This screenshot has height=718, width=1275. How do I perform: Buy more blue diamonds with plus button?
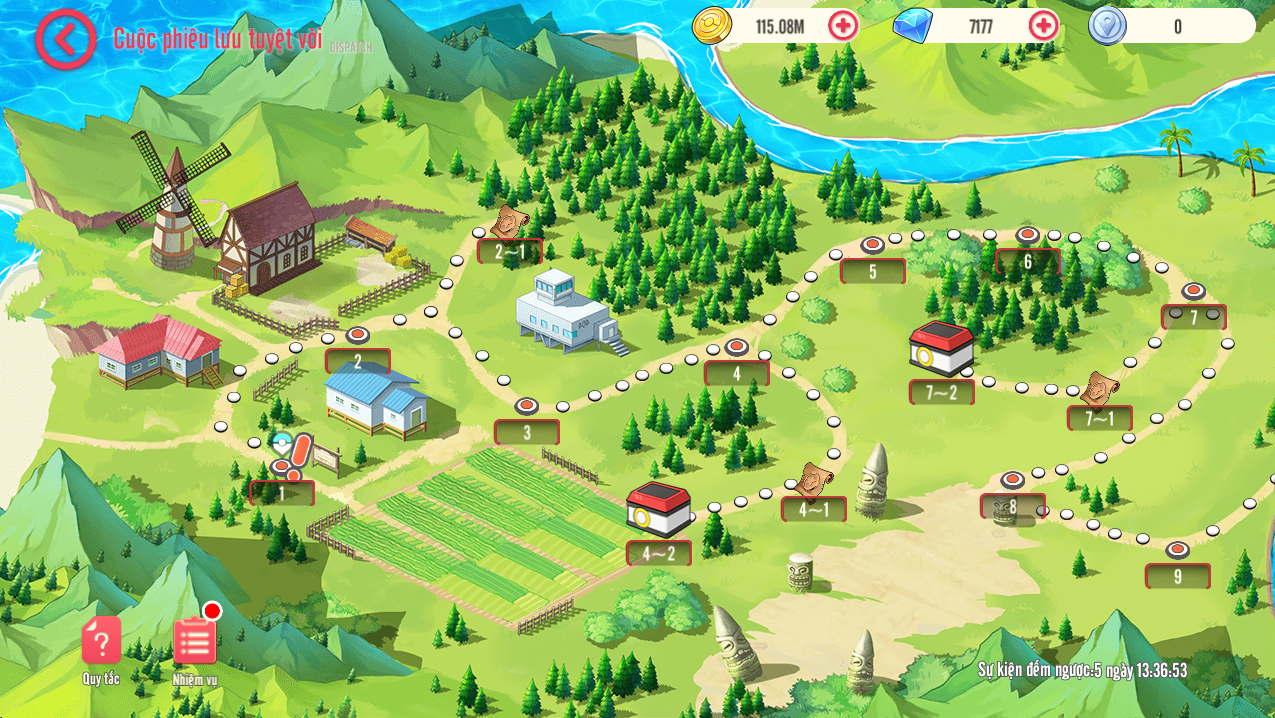1043,26
